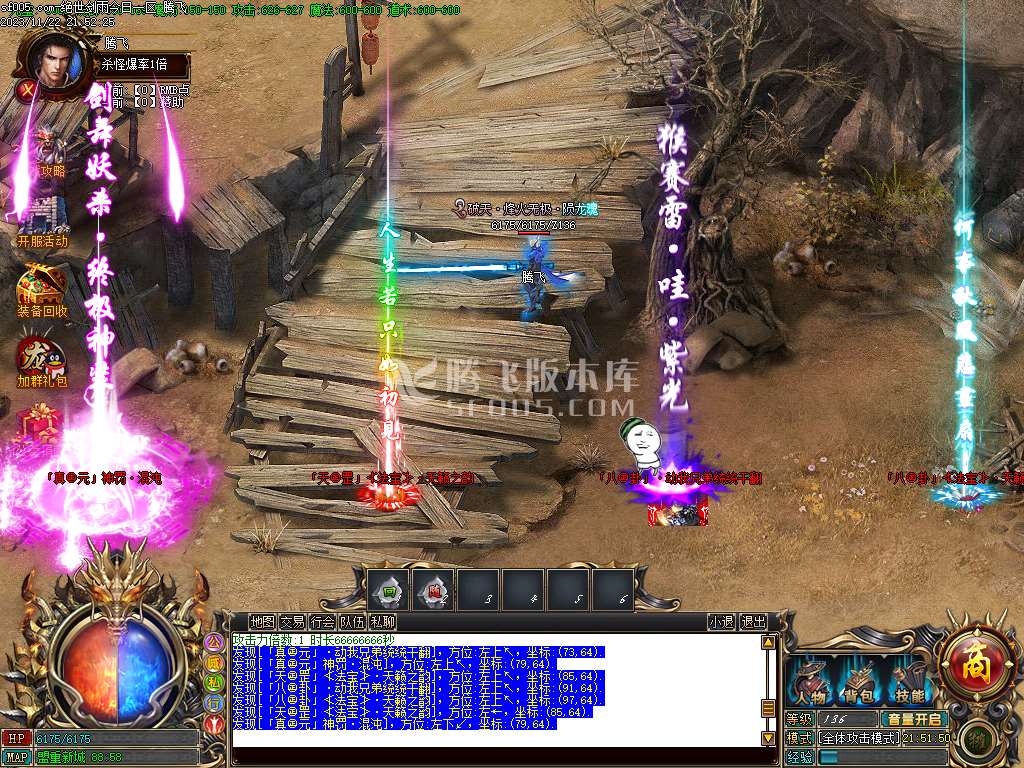Screen dimensions: 1024x768
Task: Choose the 退出 exit button
Action: click(x=753, y=621)
